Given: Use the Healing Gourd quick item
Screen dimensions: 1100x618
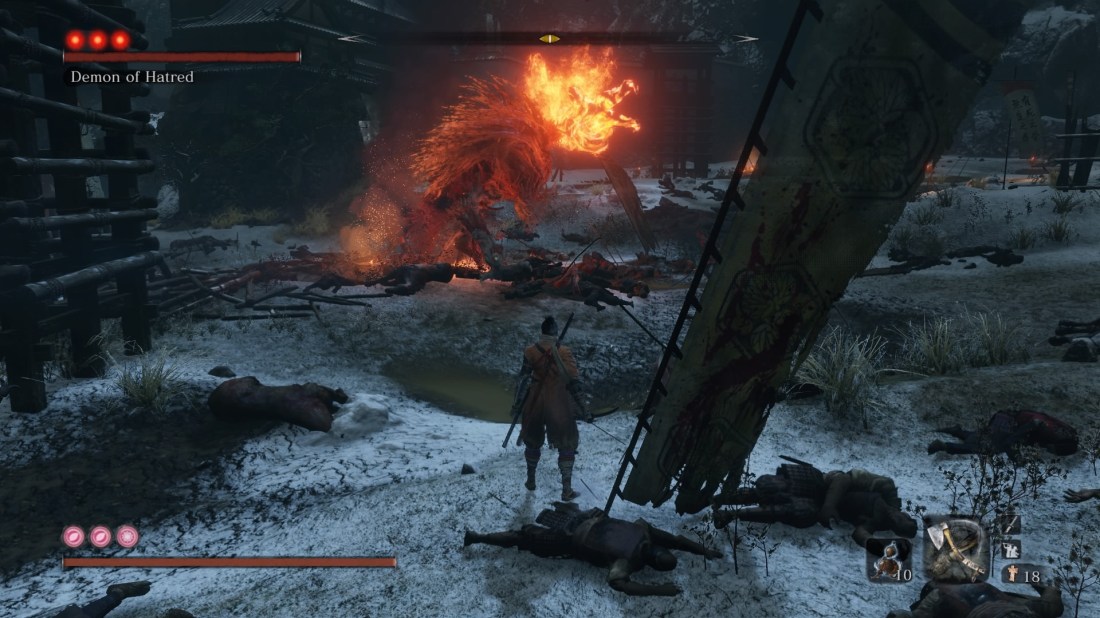Looking at the screenshot, I should coord(888,559).
